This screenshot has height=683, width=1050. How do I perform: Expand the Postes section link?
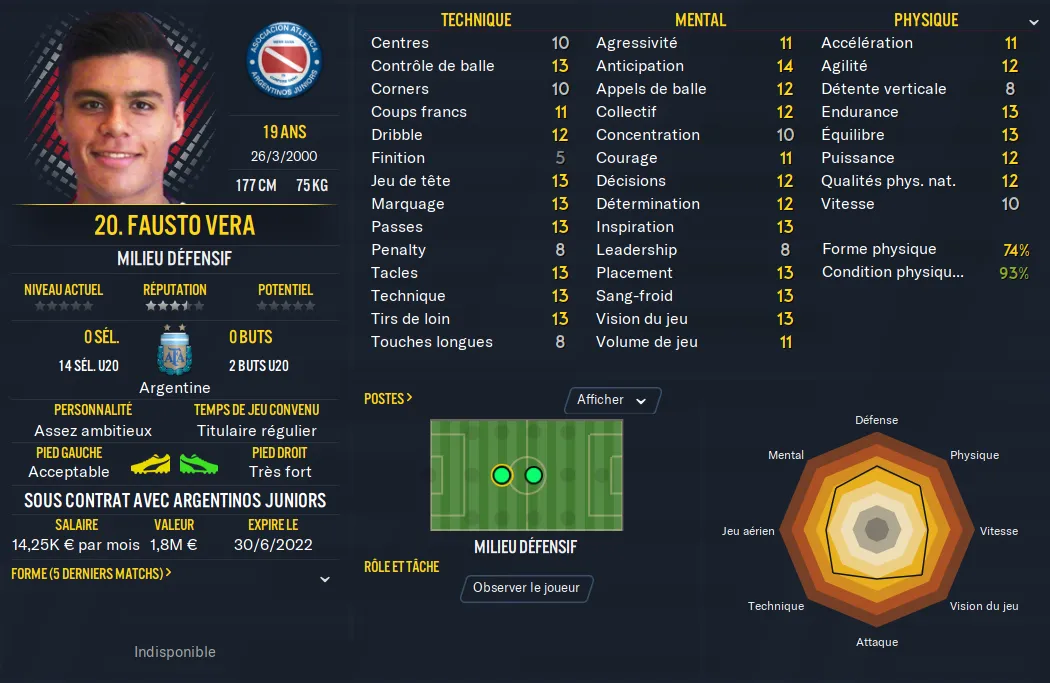tap(388, 398)
